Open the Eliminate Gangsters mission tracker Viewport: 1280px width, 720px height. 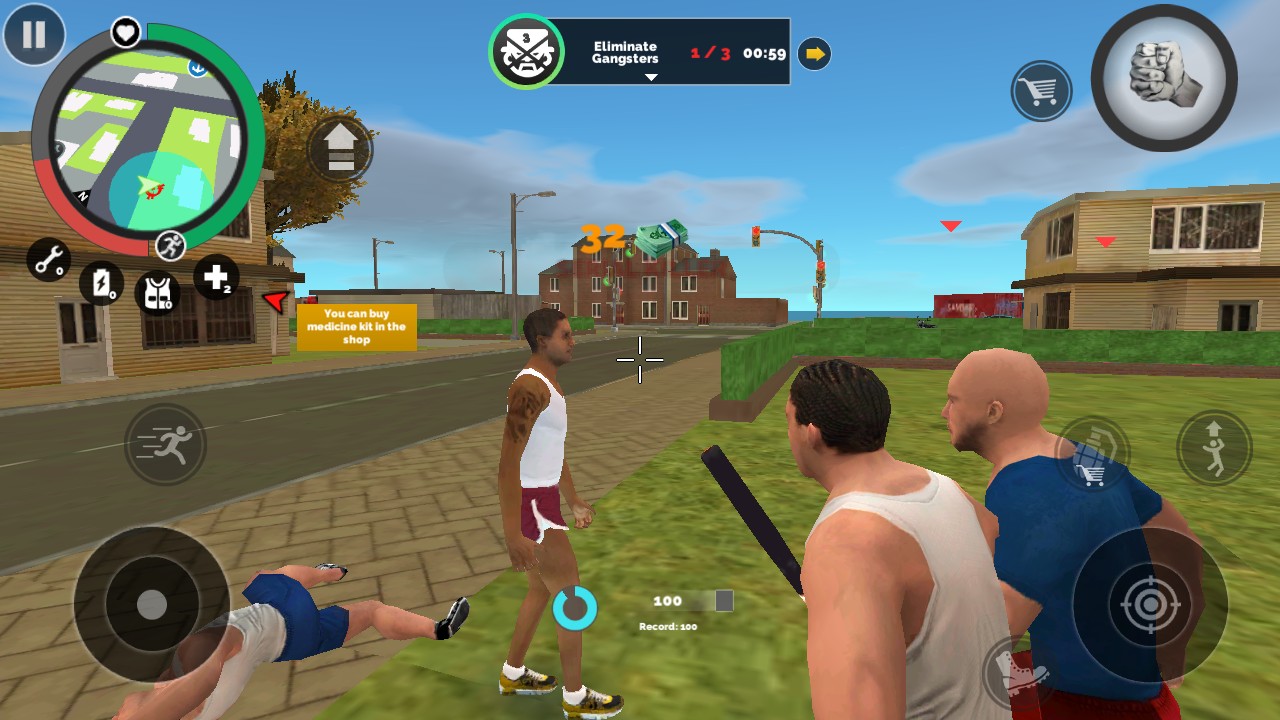tap(640, 52)
